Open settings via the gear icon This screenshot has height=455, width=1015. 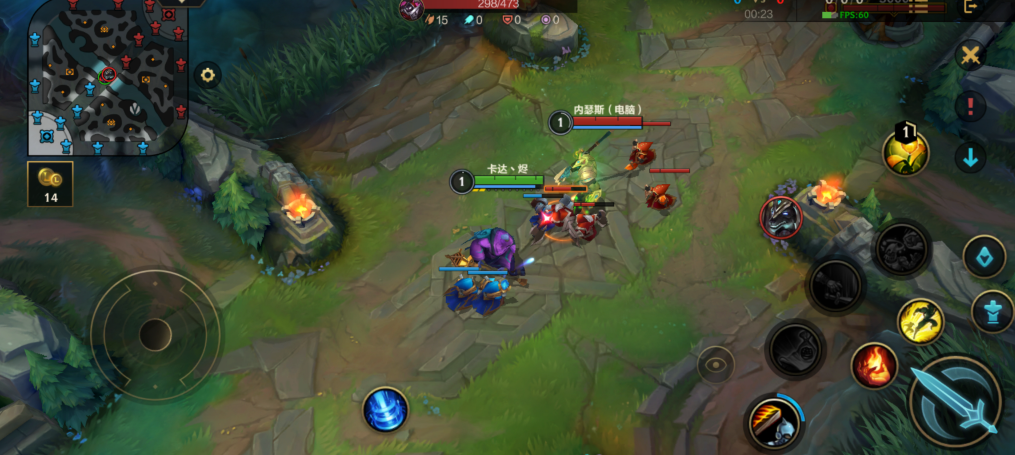(x=207, y=74)
